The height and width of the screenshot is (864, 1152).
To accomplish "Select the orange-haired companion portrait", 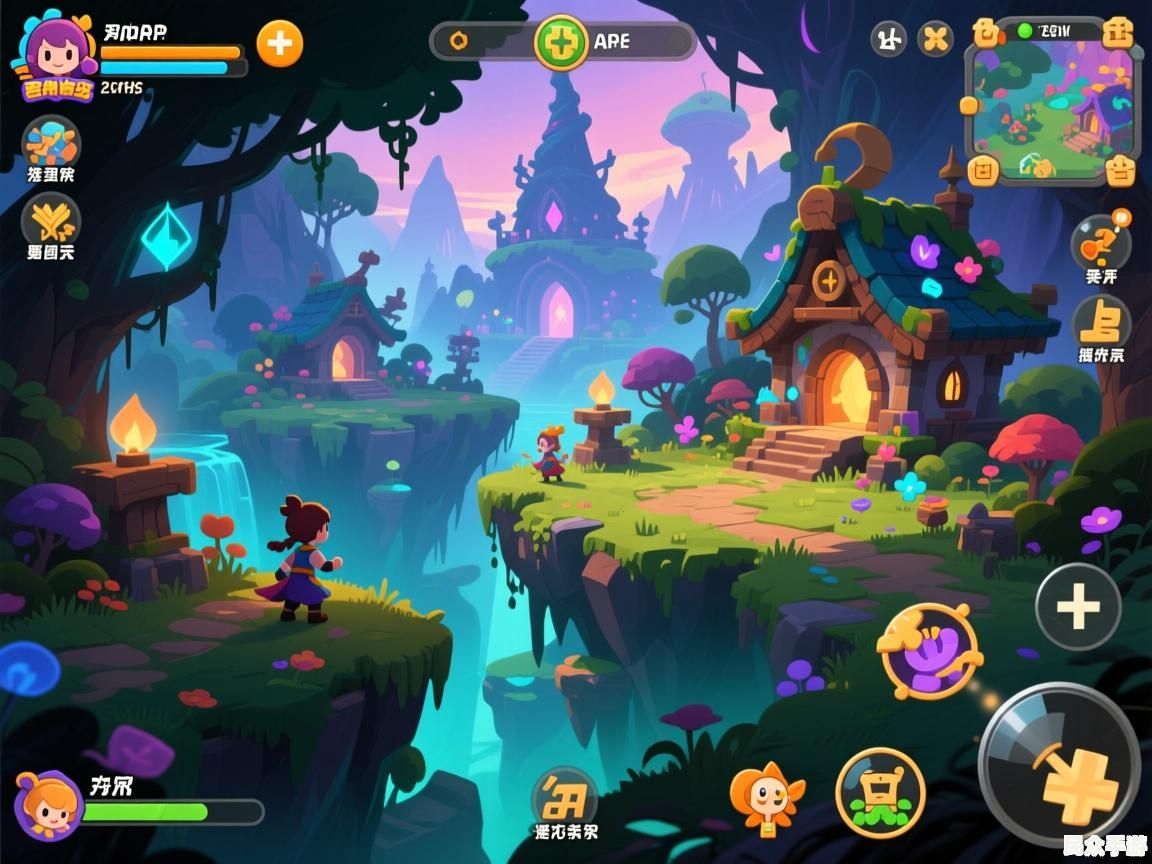I will pos(47,806).
